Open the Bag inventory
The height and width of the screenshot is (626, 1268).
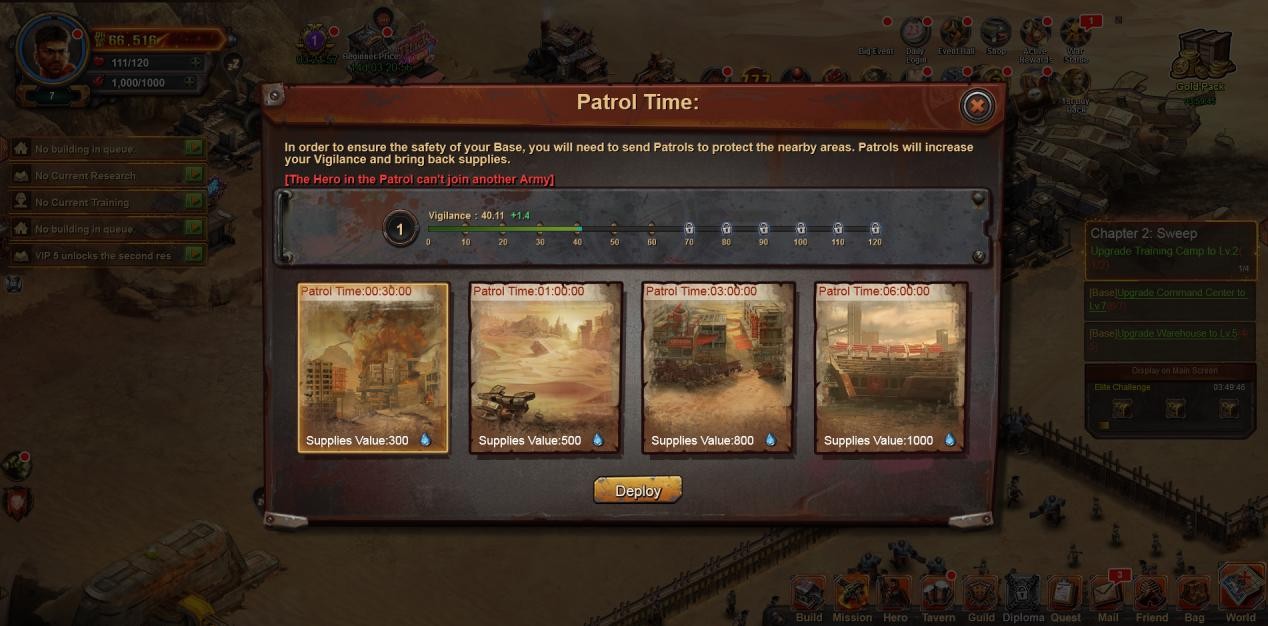pos(1194,596)
